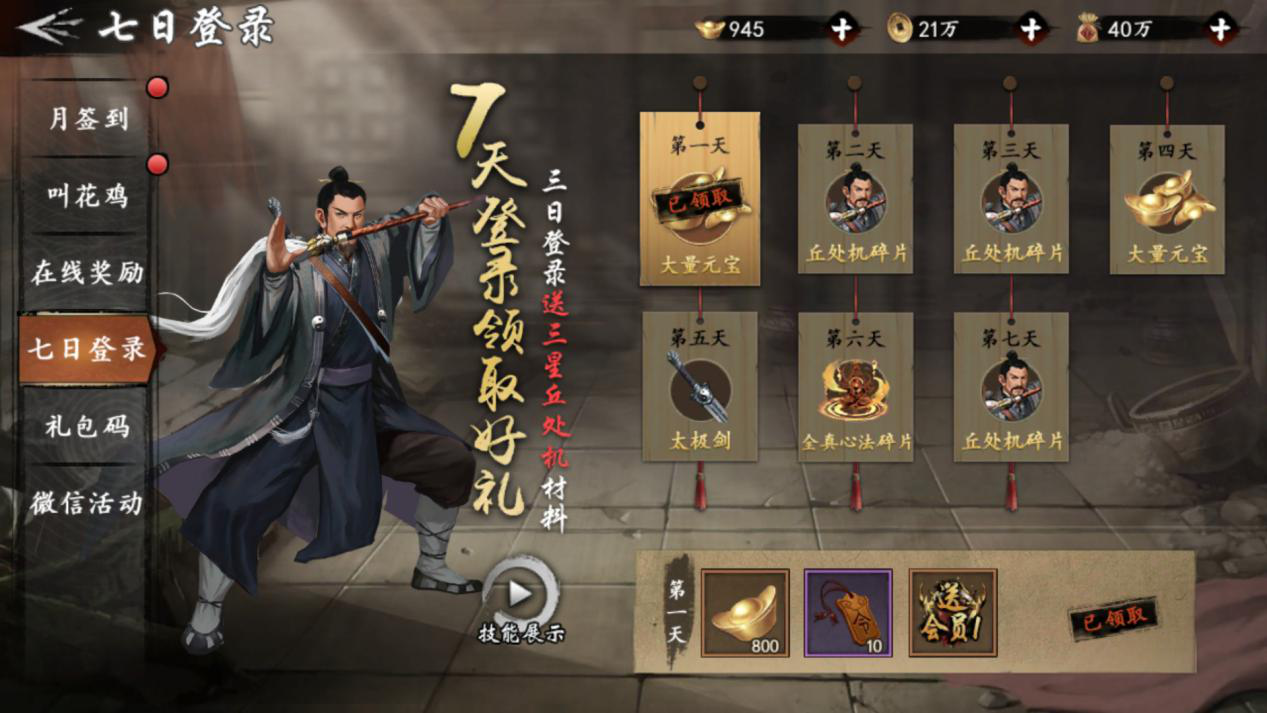Choose the 七日登录 tab
This screenshot has height=713, width=1267.
[x=88, y=349]
